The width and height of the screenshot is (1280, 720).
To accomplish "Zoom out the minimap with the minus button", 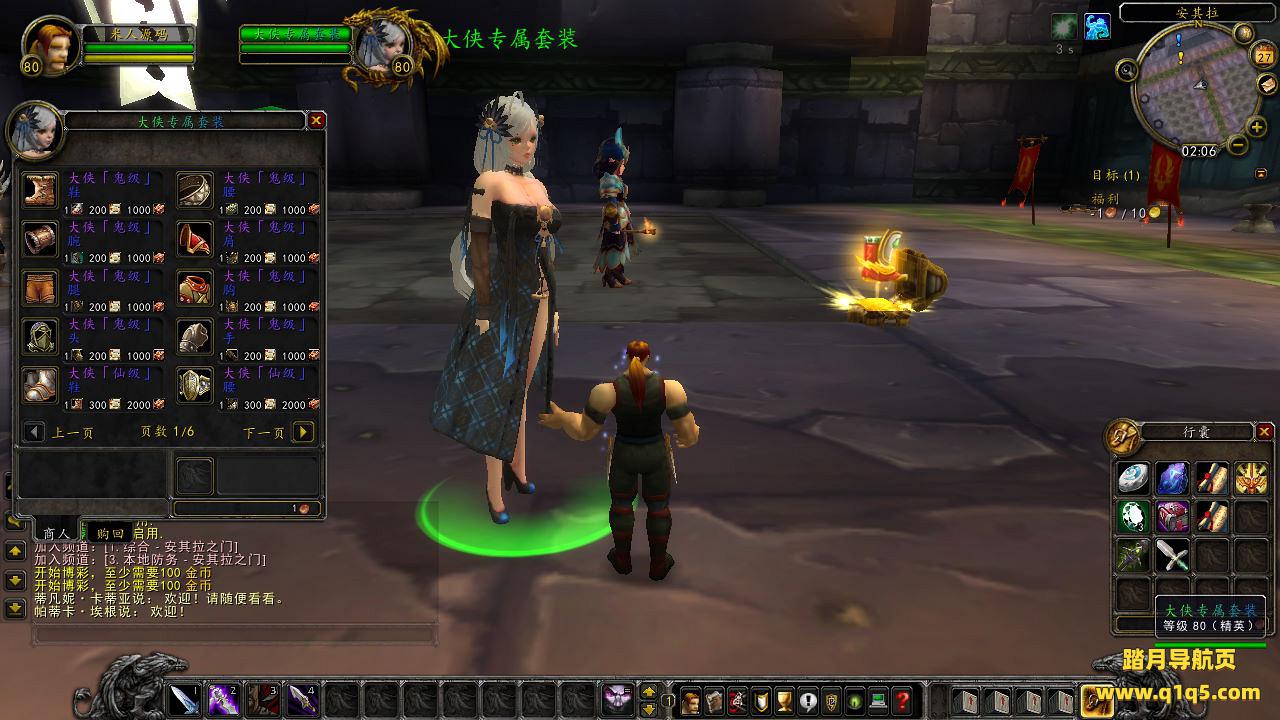I will pyautogui.click(x=1237, y=146).
